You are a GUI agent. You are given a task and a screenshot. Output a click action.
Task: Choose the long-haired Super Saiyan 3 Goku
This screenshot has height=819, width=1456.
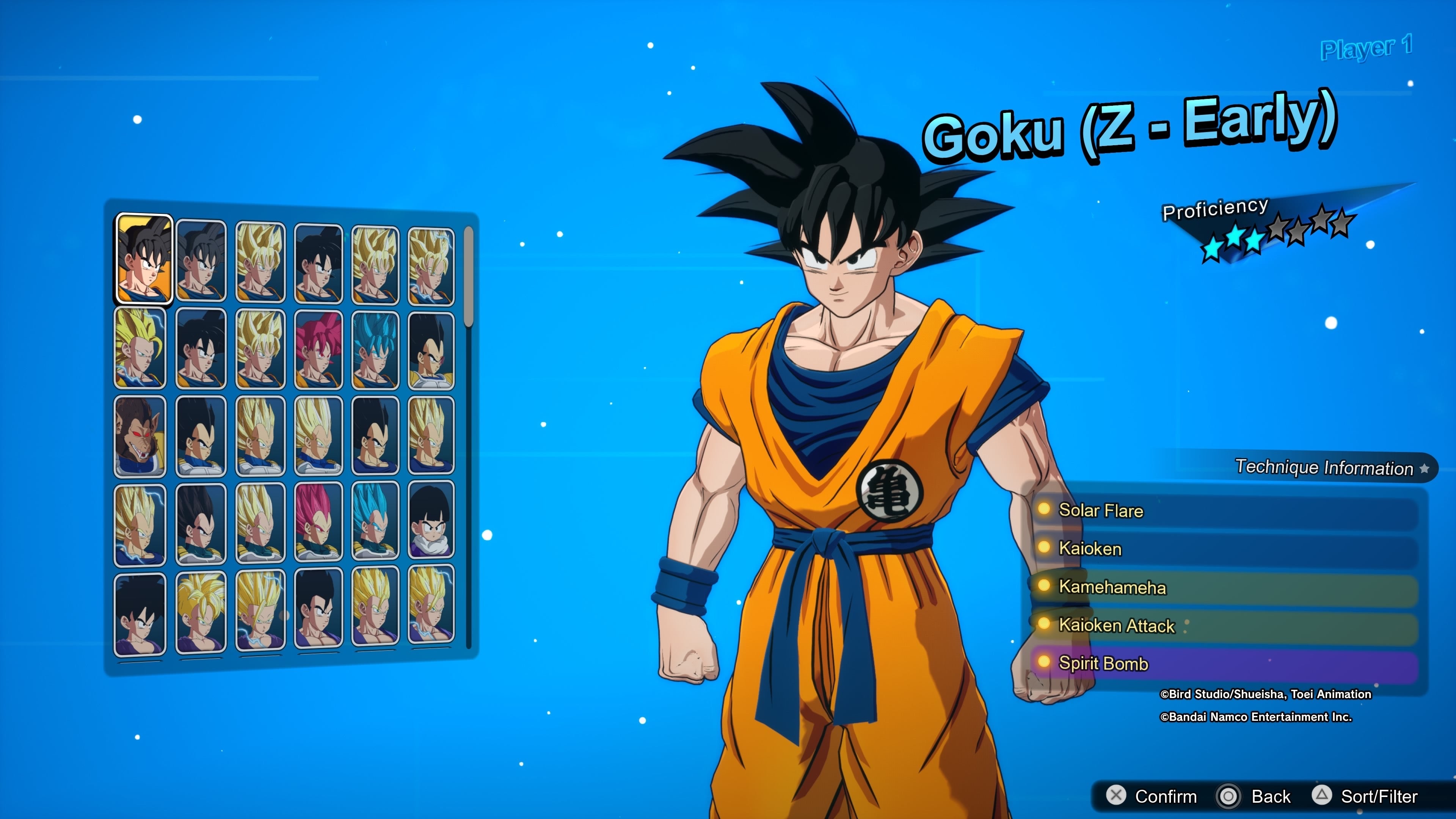[x=140, y=348]
